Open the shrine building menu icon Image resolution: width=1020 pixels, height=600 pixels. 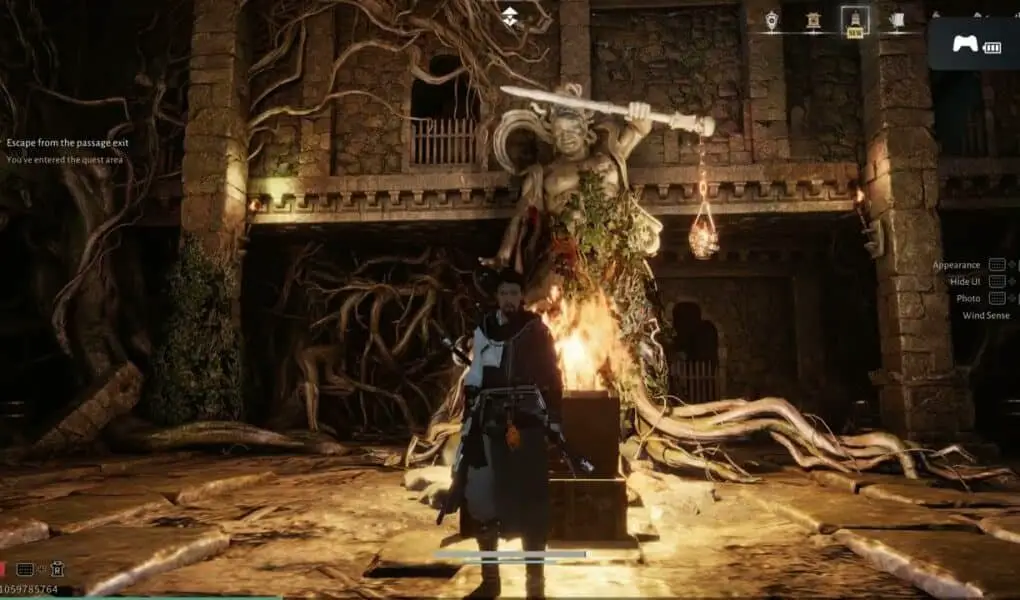tap(813, 19)
